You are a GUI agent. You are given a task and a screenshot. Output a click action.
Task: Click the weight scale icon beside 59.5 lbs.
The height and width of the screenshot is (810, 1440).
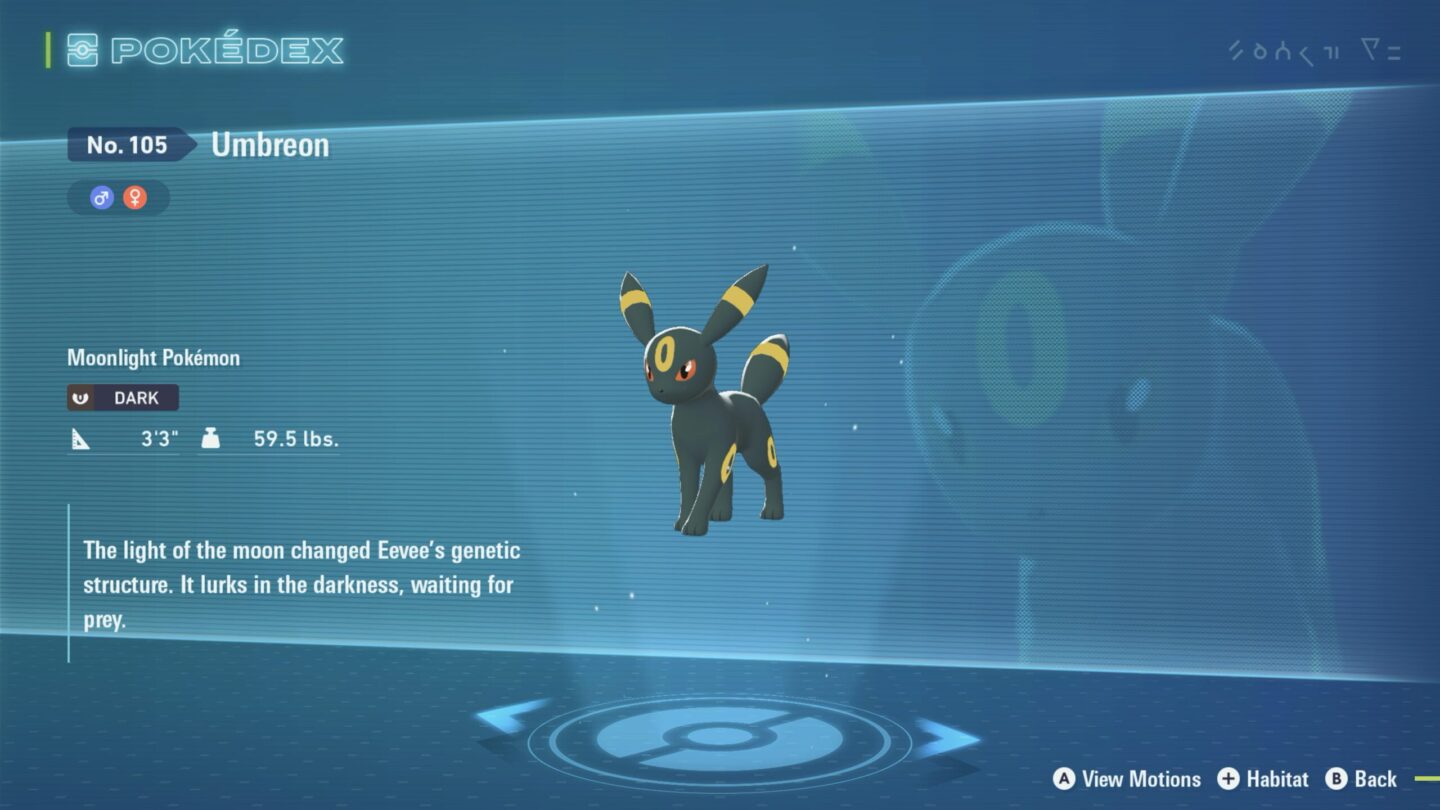click(x=212, y=437)
